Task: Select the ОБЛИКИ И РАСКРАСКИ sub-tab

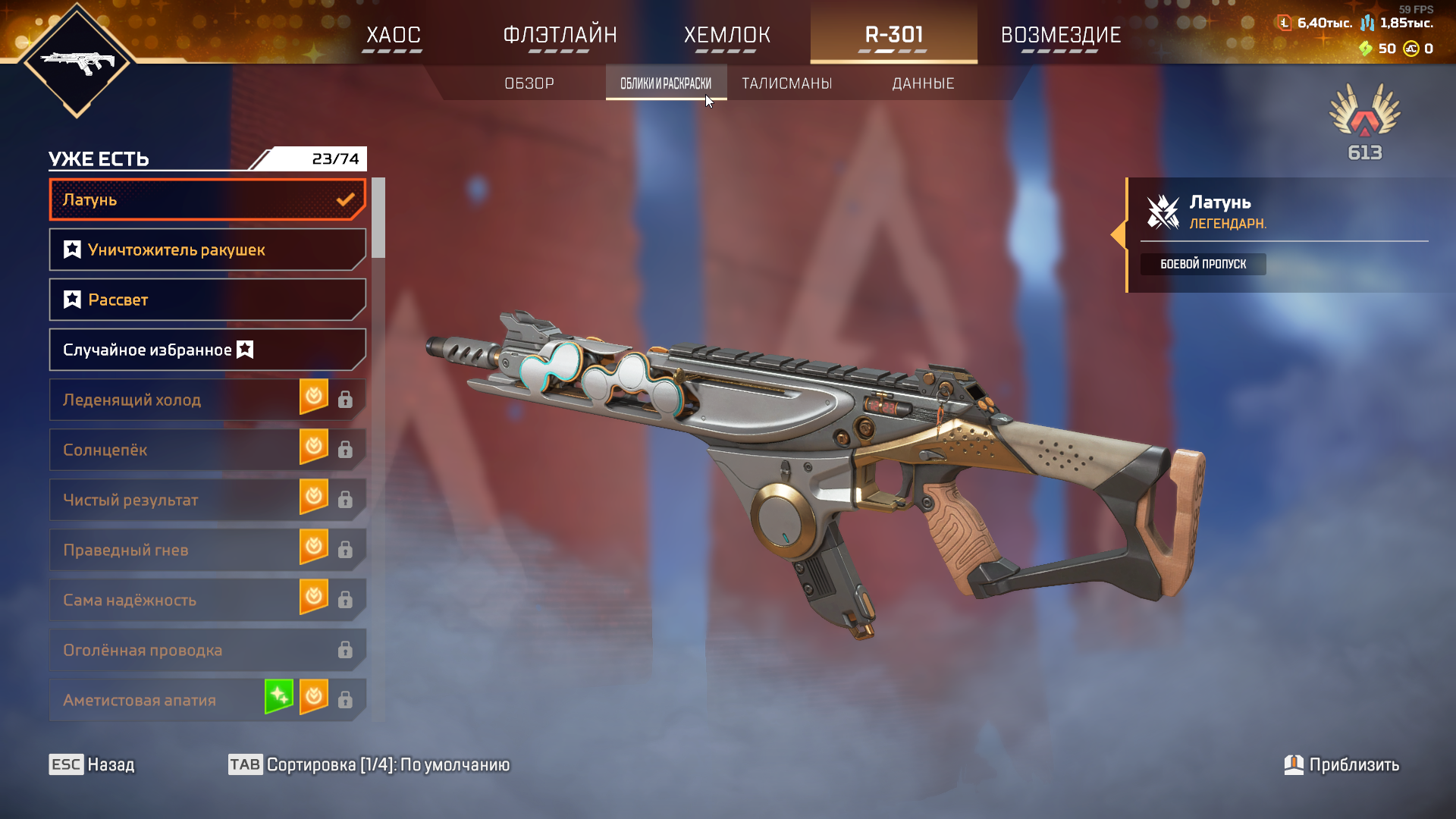Action: point(666,83)
